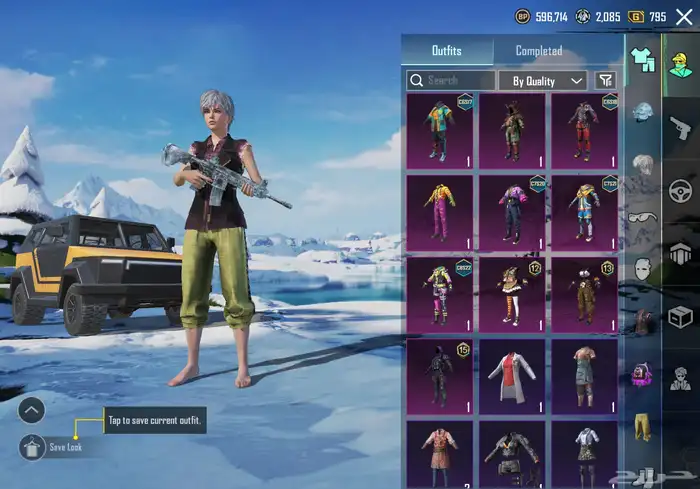The height and width of the screenshot is (489, 700).
Task: Select the dark black armor outfit
Action: click(x=440, y=376)
